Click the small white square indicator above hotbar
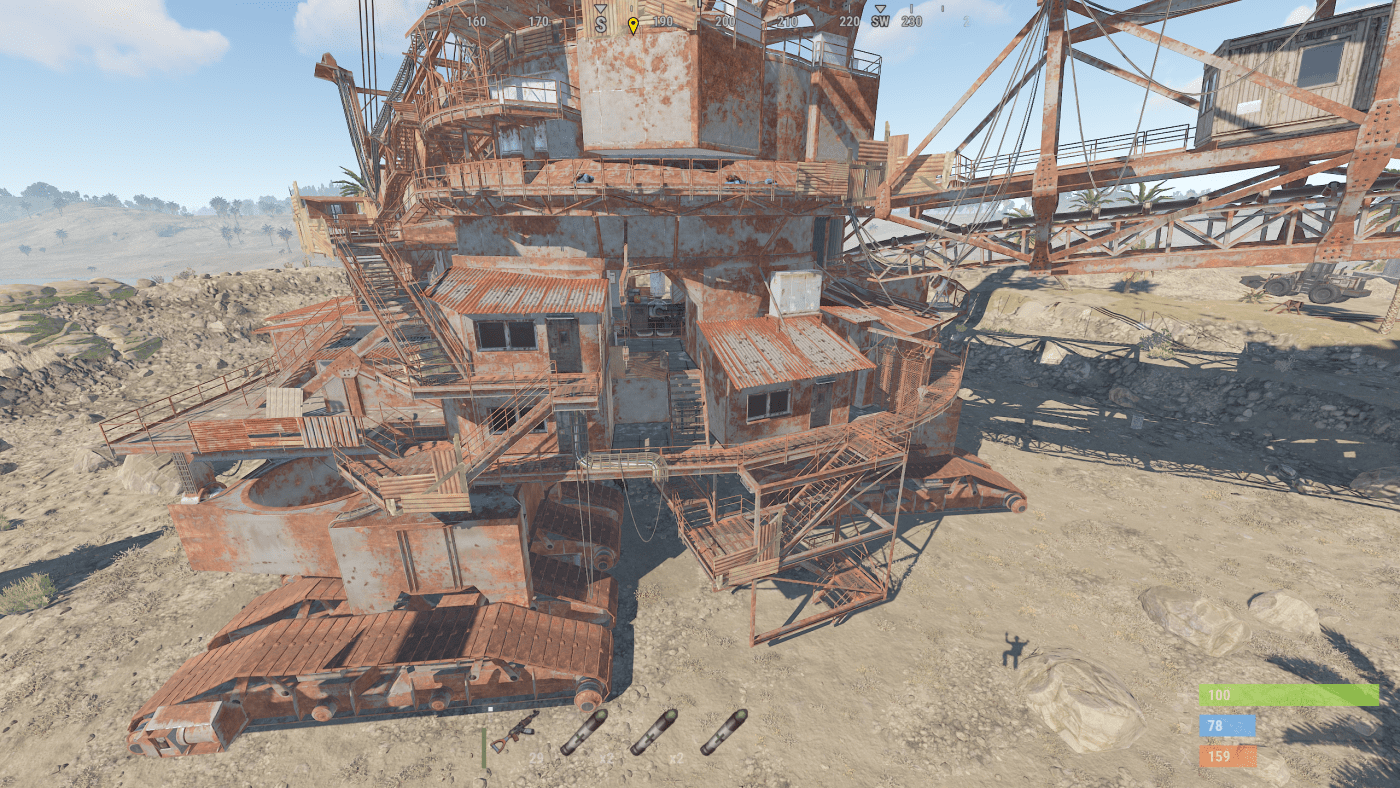Image resolution: width=1400 pixels, height=788 pixels. tap(490, 709)
